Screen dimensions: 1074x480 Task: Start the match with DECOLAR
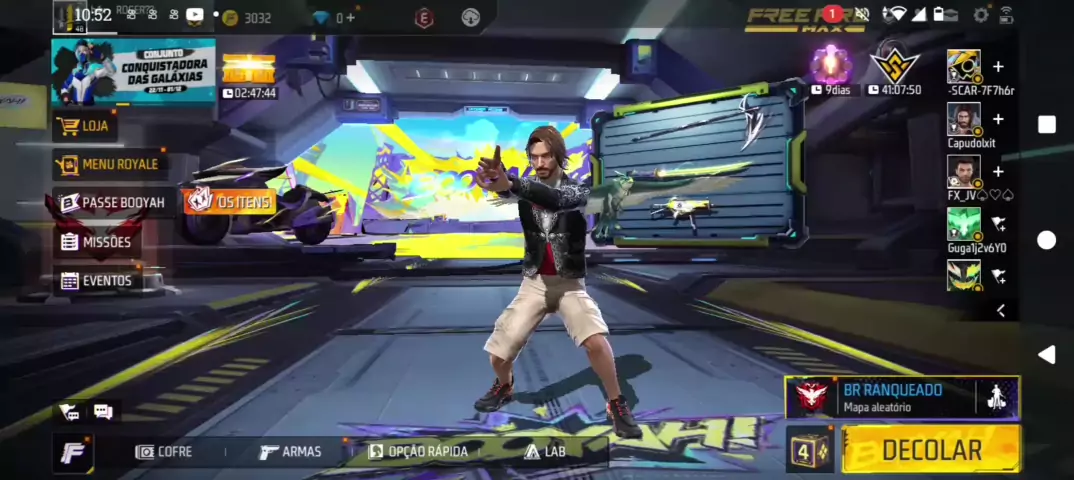[930, 450]
